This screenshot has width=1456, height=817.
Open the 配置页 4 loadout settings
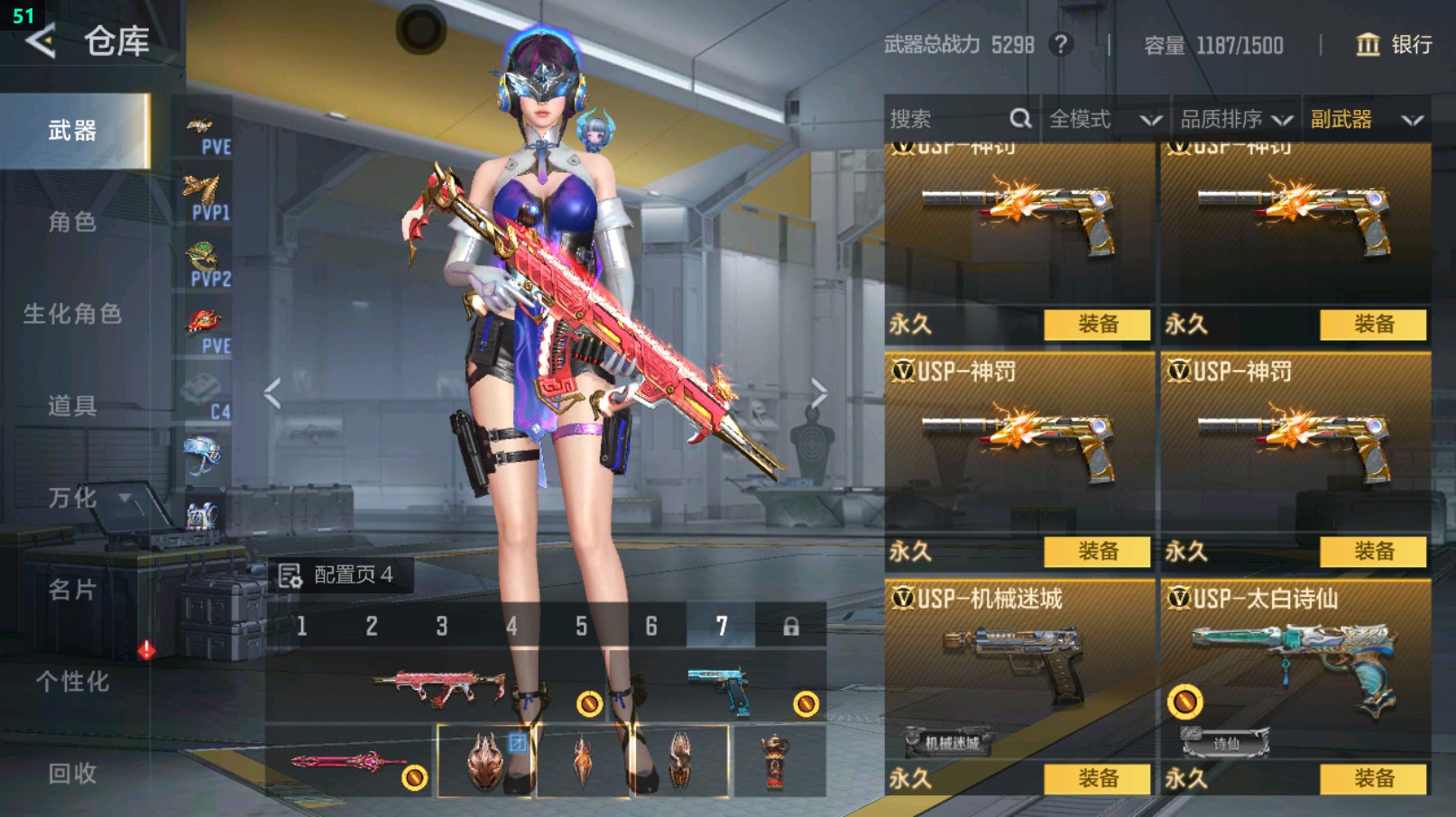tap(337, 575)
